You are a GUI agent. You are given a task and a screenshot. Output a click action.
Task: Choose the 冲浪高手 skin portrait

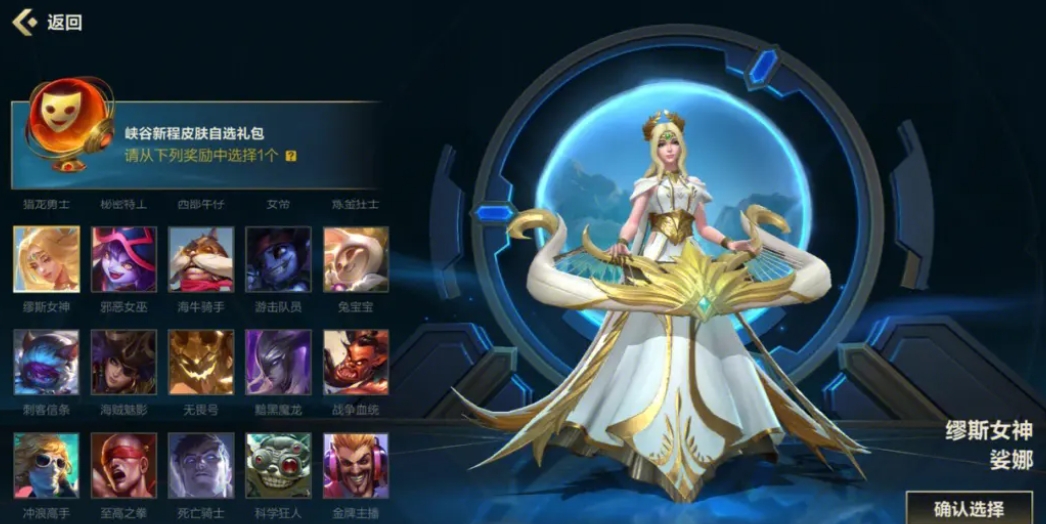(46, 465)
